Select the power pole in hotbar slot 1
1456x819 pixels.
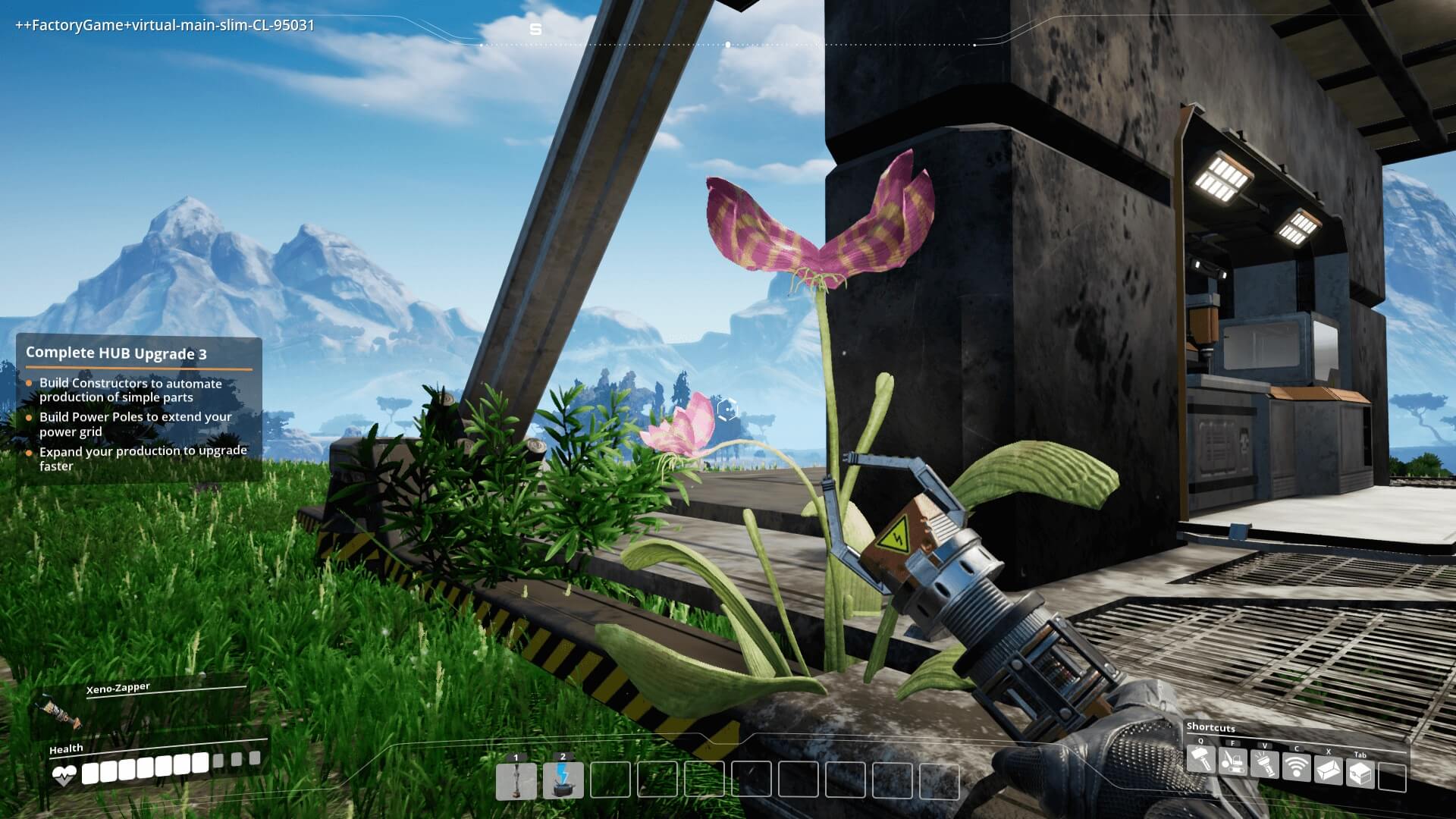(516, 781)
